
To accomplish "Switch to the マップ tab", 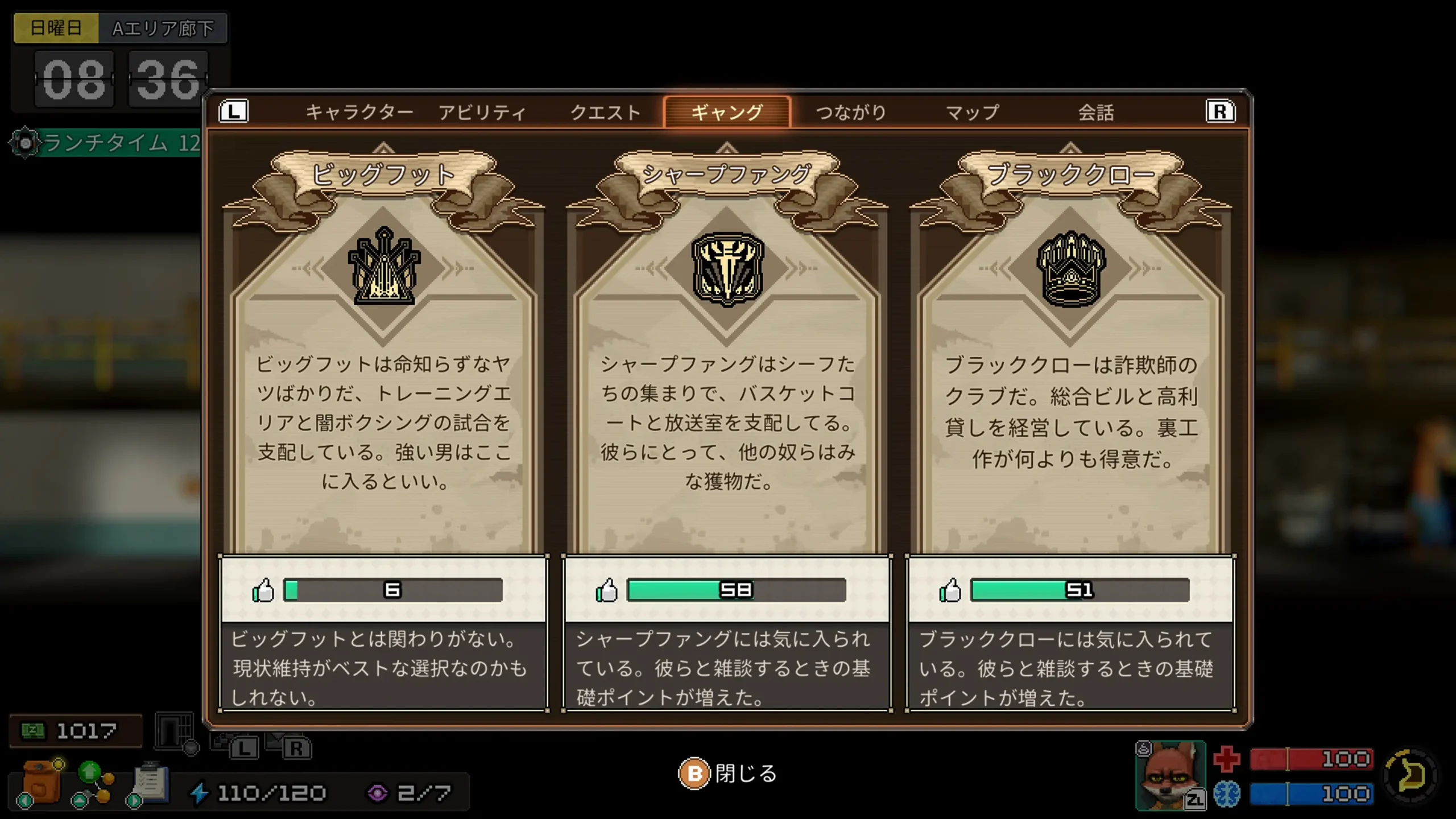I will (x=974, y=111).
